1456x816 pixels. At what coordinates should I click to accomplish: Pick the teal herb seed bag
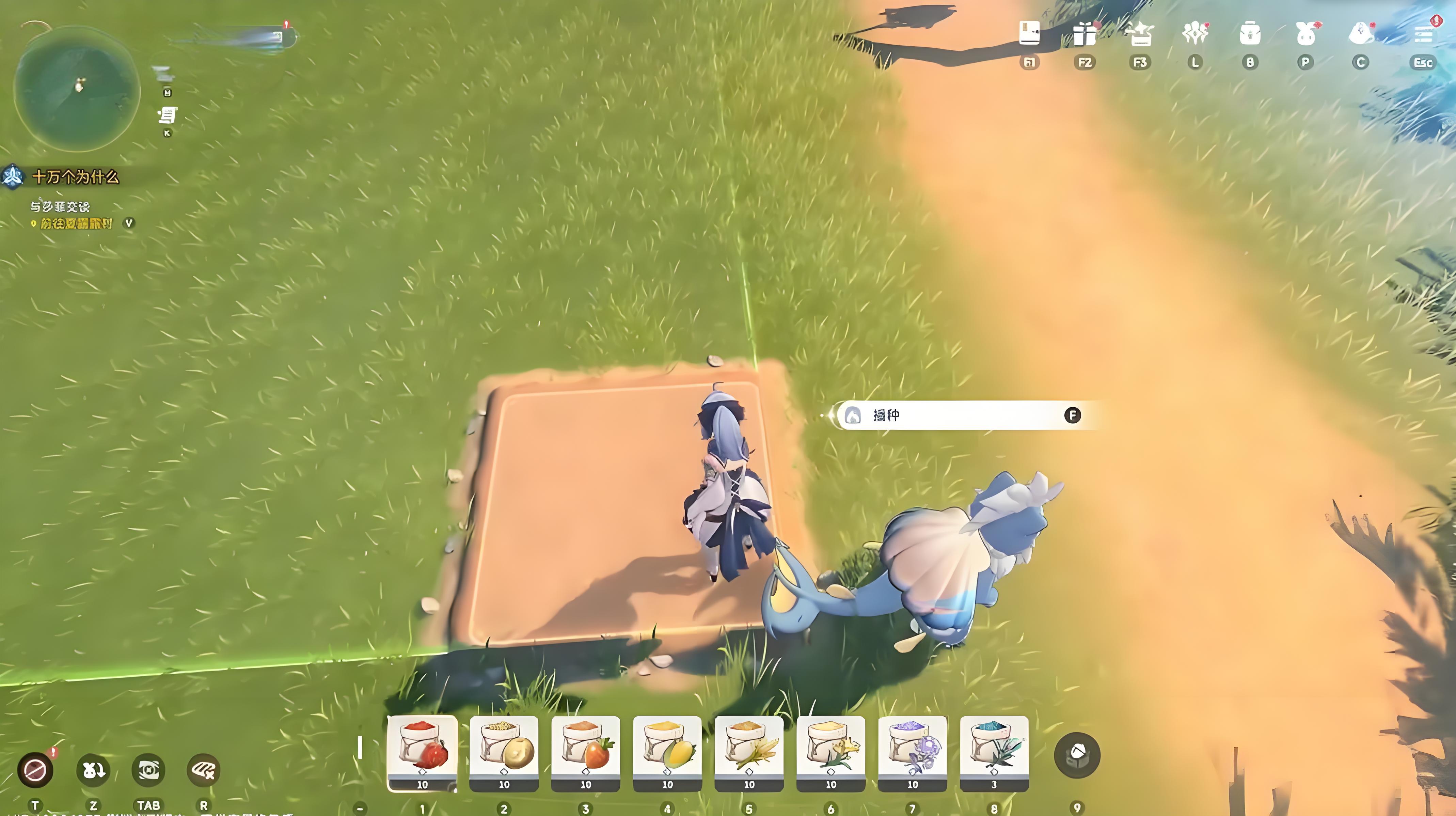tap(994, 752)
